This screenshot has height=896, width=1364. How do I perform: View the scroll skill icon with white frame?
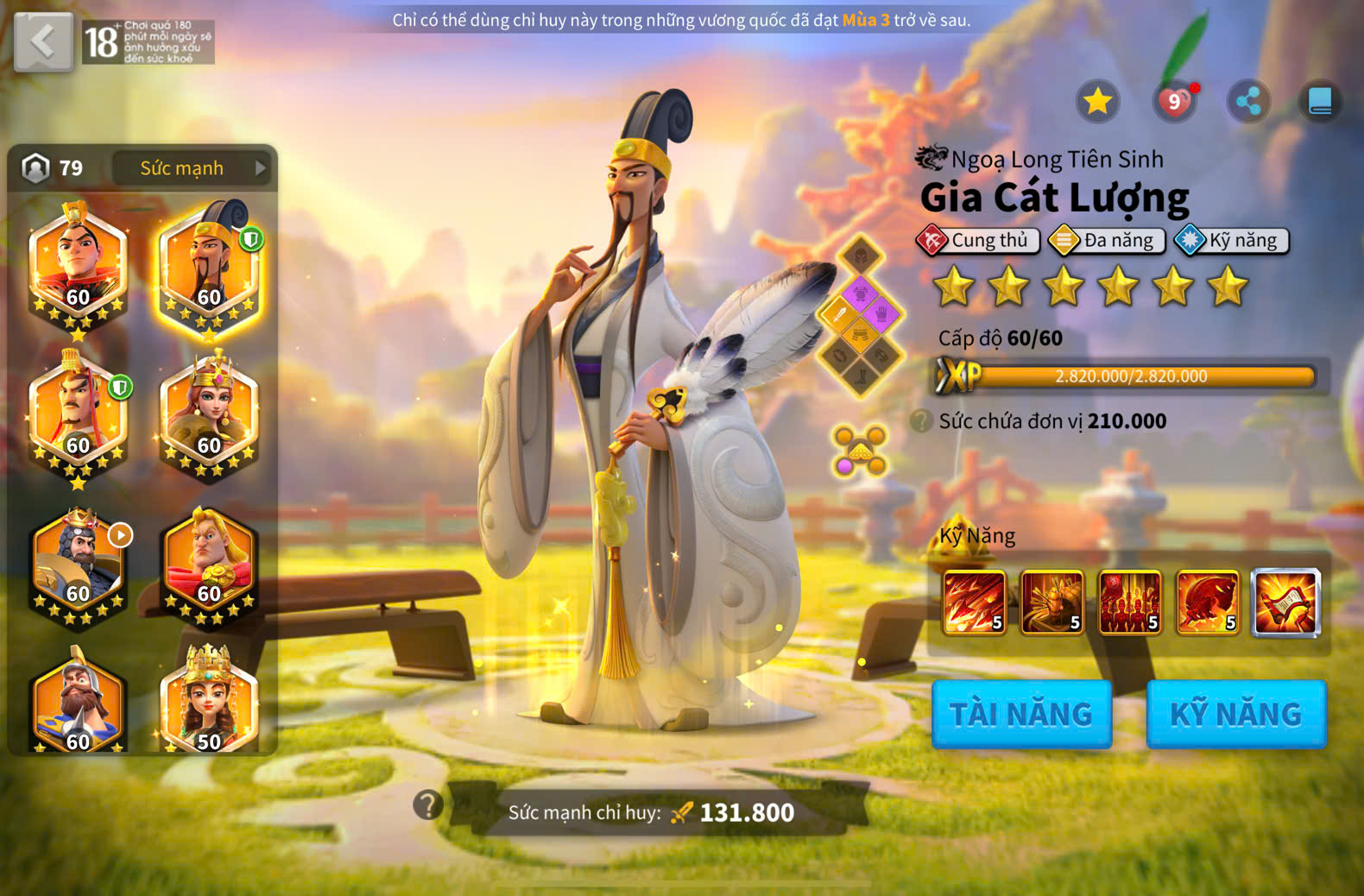pyautogui.click(x=1285, y=603)
